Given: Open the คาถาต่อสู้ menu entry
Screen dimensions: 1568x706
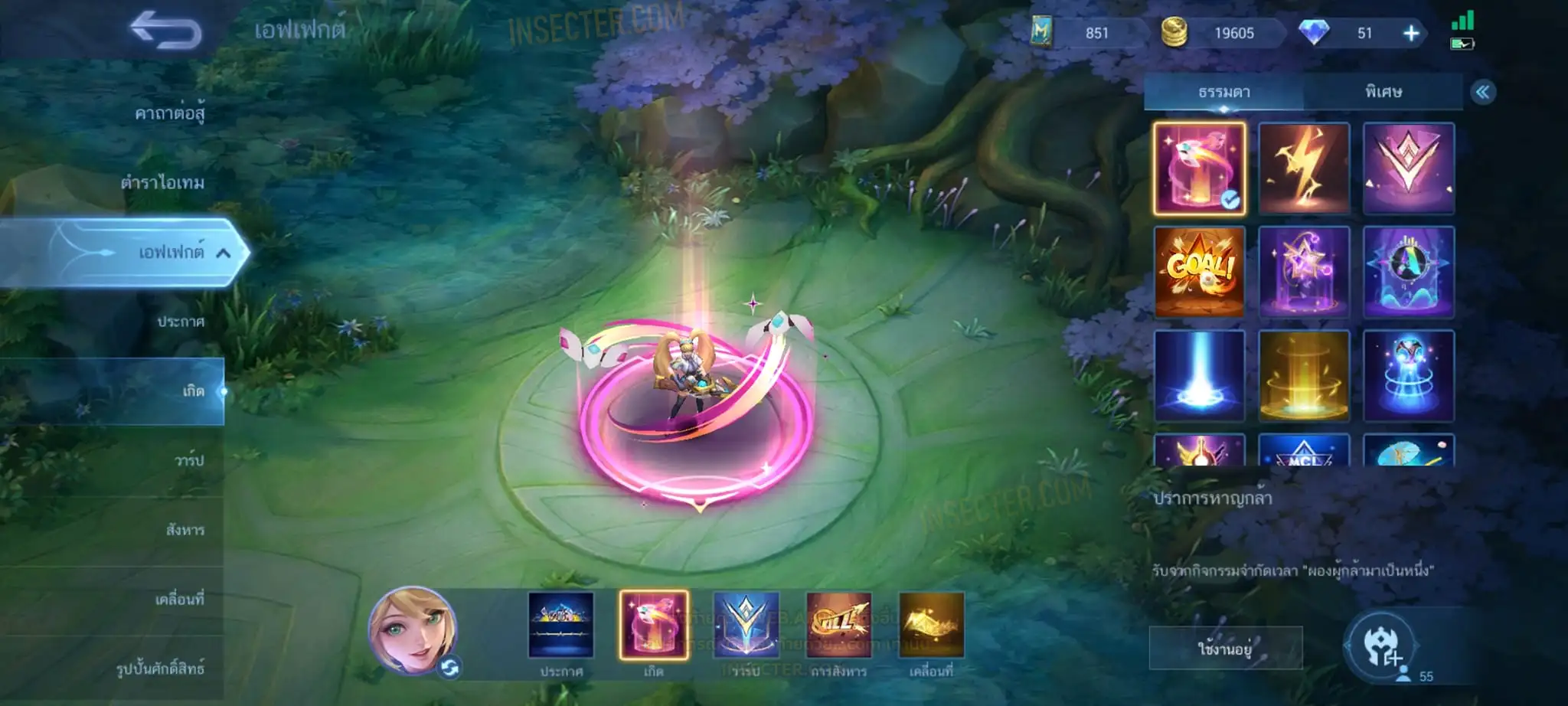Looking at the screenshot, I should [169, 113].
